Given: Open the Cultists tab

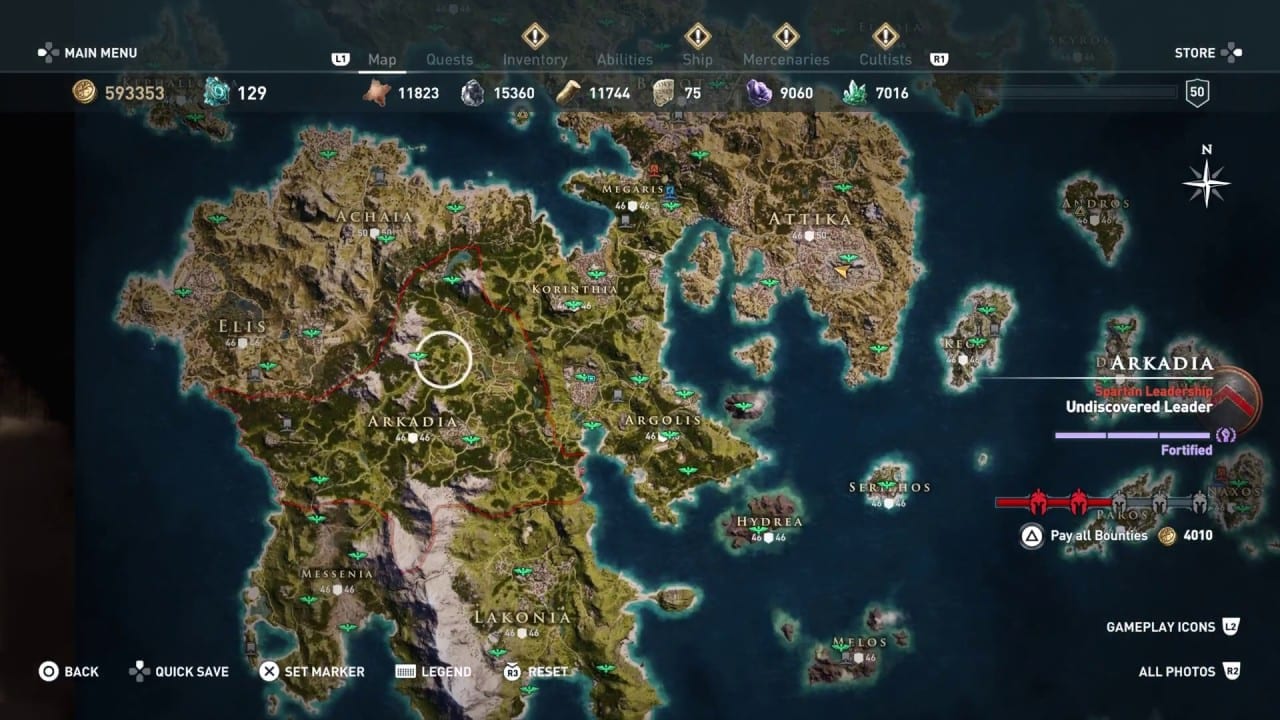Looking at the screenshot, I should 884,59.
